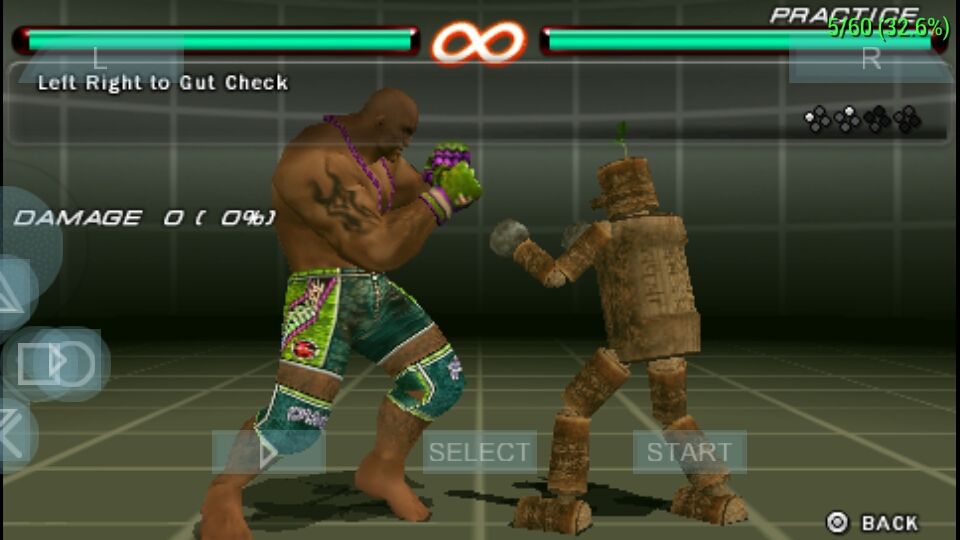Tap the R shoulder button overlay
Image resolution: width=960 pixels, height=540 pixels.
(870, 58)
